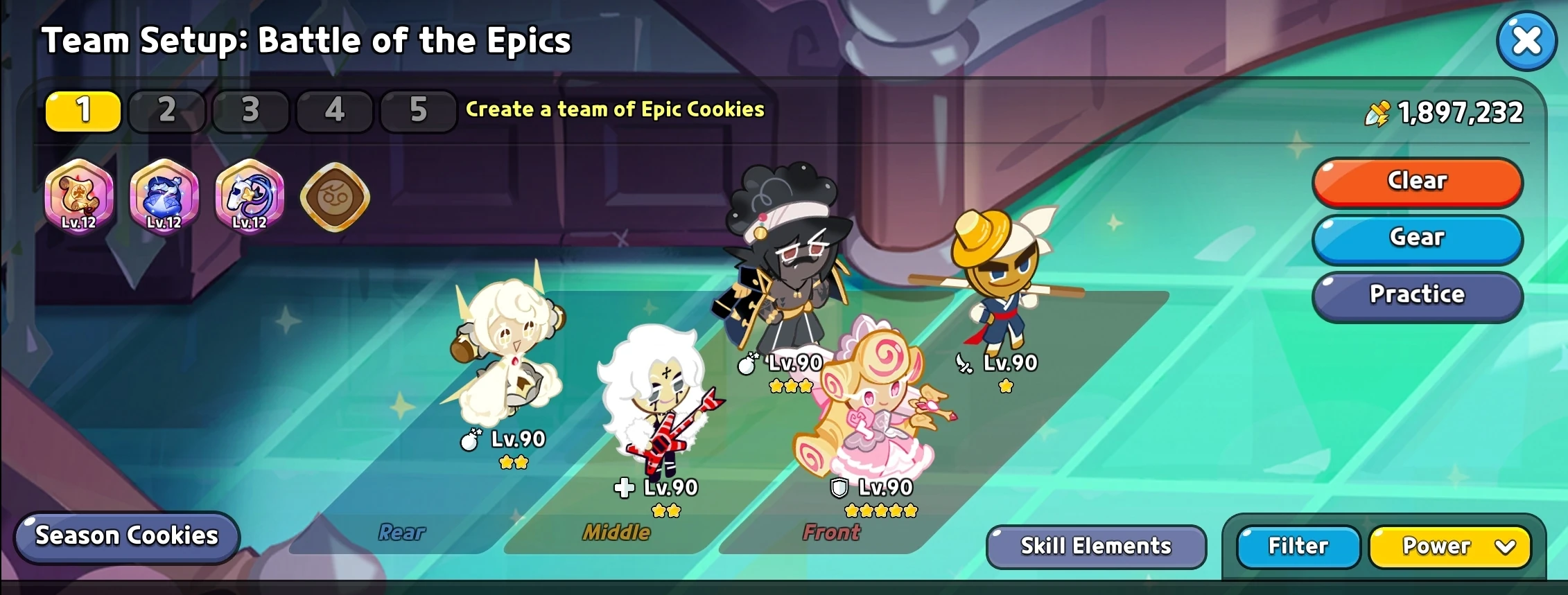Viewport: 1568px width, 595px height.
Task: Switch to team preset tab 2
Action: (166, 111)
